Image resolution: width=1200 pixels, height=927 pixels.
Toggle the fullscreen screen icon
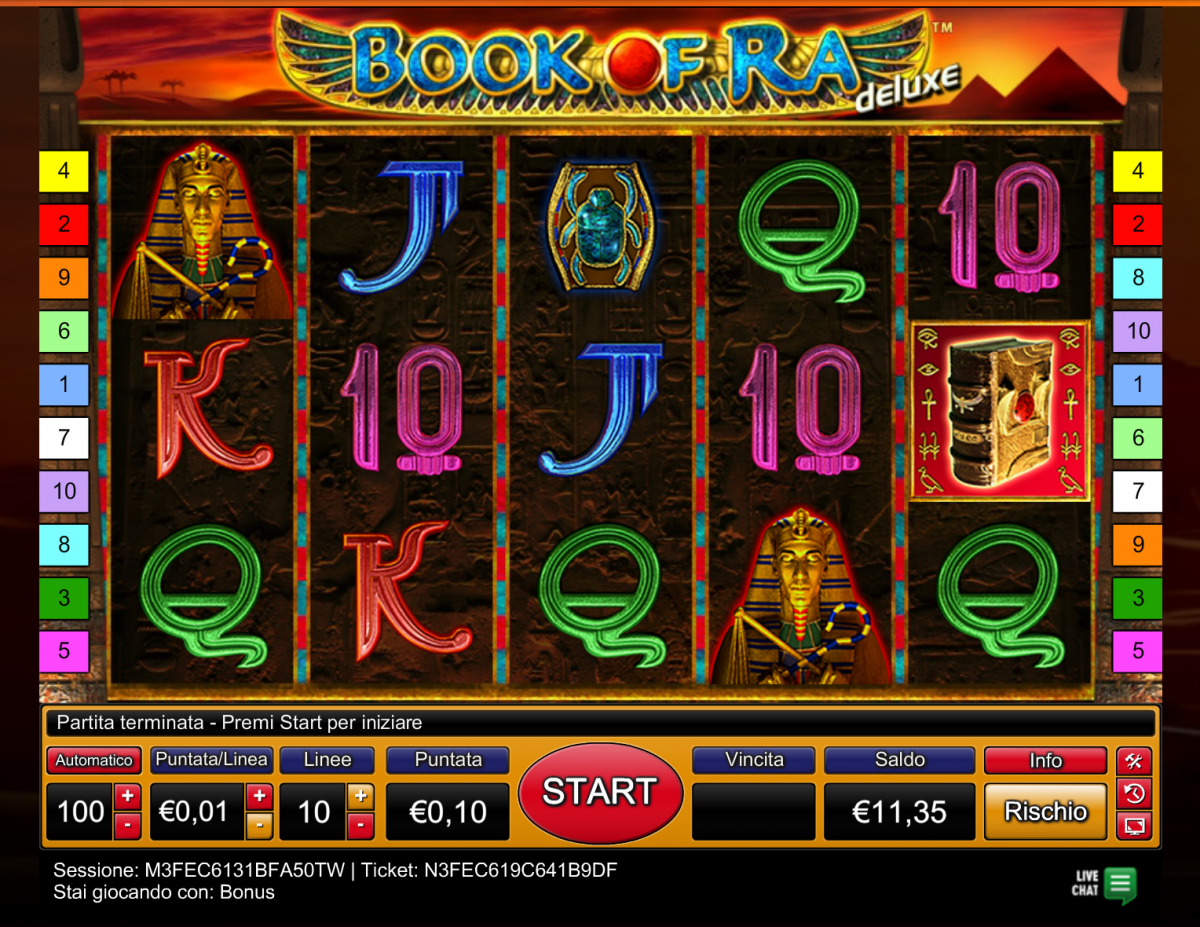tap(1134, 826)
